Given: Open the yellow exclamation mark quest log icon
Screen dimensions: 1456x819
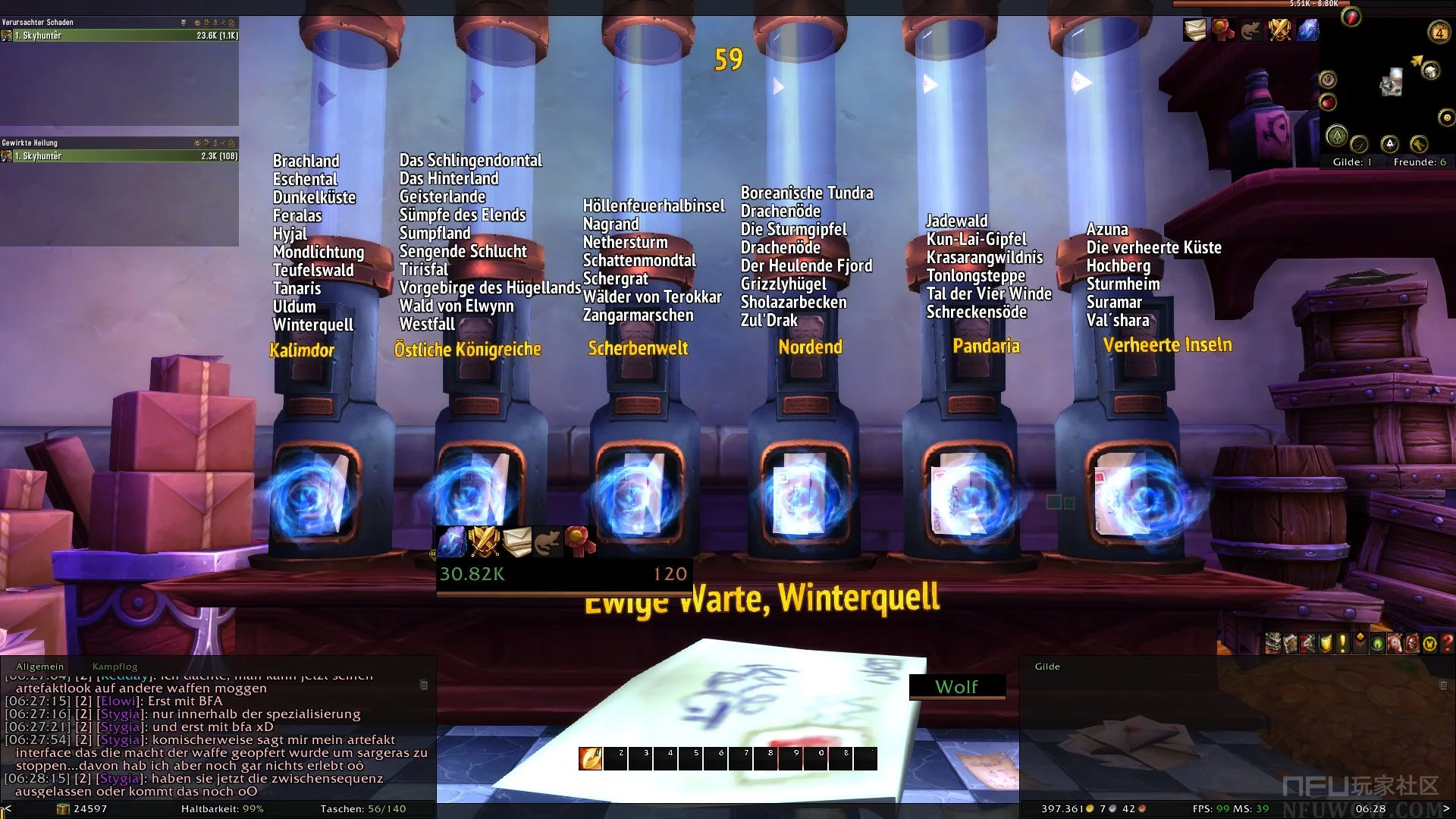Looking at the screenshot, I should click(1342, 644).
